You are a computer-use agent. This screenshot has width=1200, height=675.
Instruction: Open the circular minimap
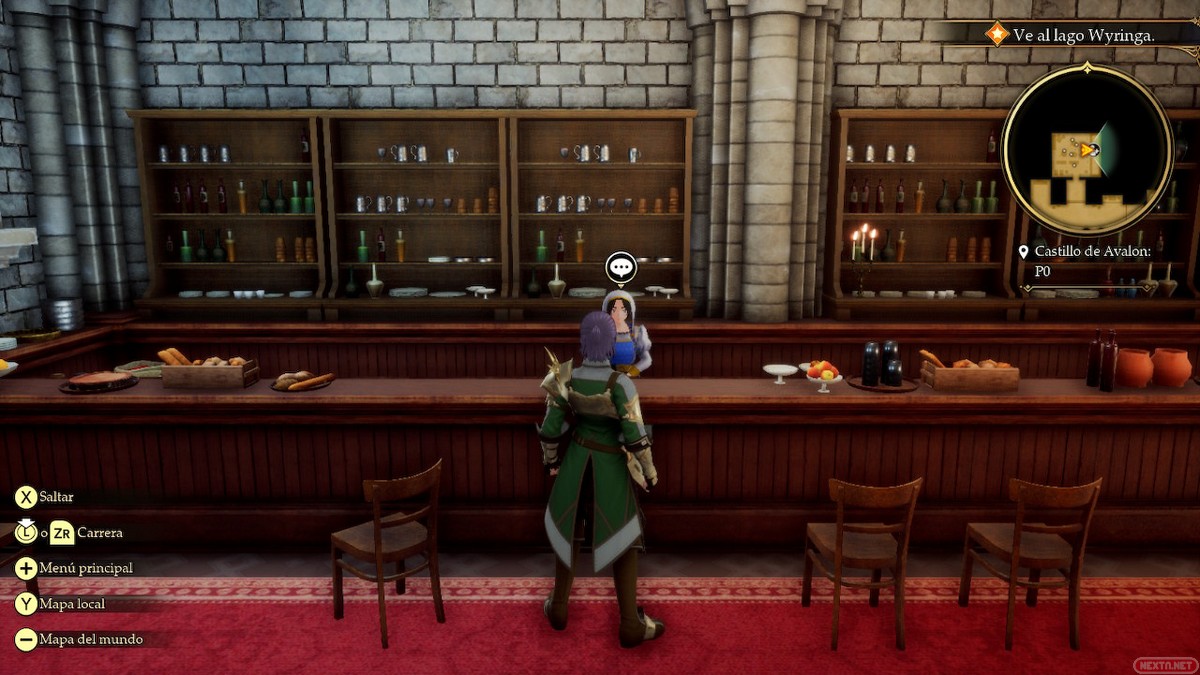tap(1086, 150)
